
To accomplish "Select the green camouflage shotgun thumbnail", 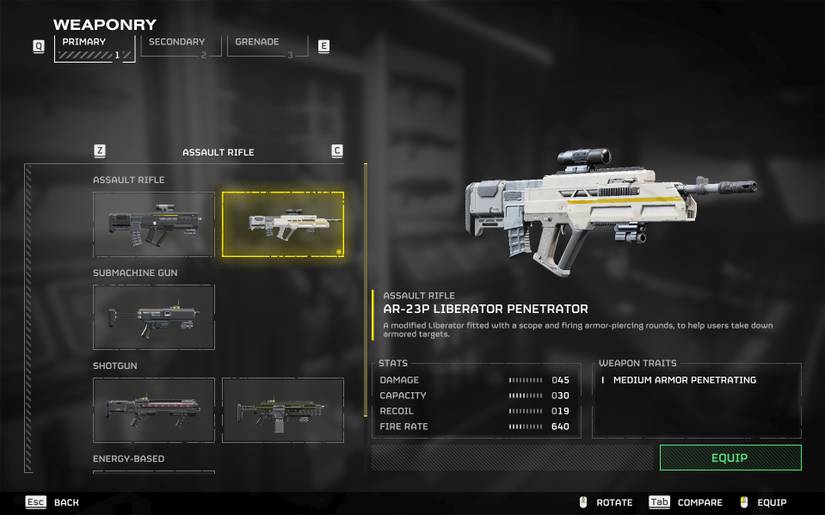I will (282, 410).
